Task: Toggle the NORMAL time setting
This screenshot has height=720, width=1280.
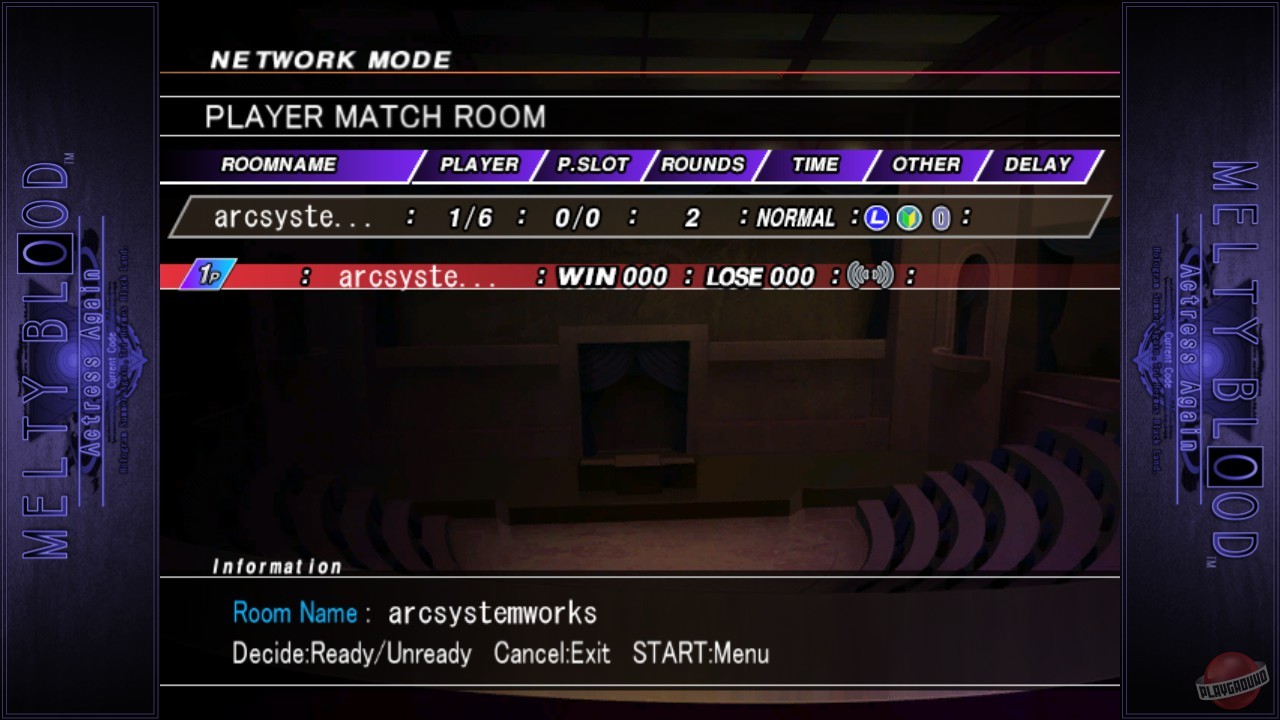Action: click(x=795, y=217)
